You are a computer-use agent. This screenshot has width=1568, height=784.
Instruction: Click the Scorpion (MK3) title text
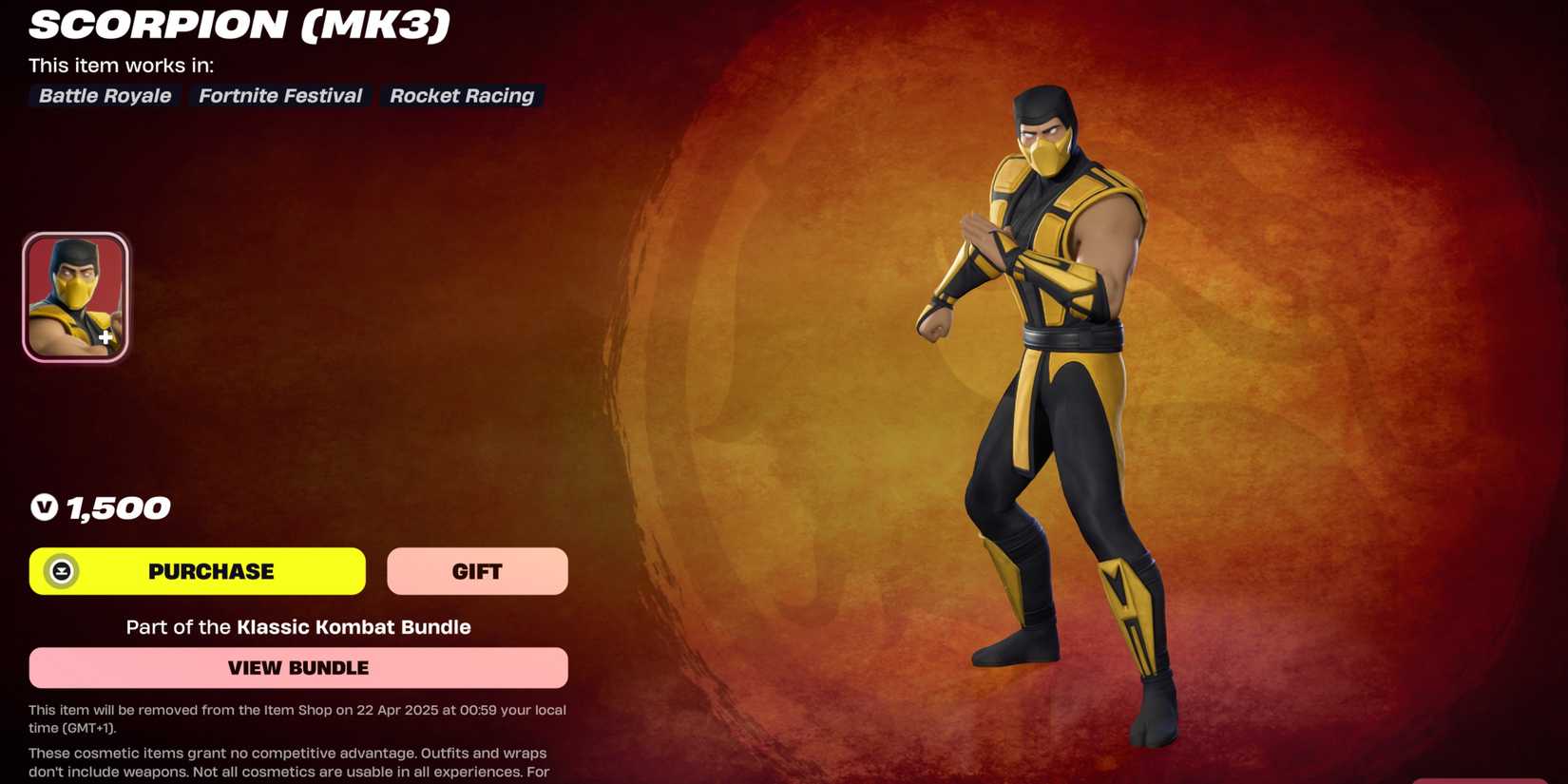(236, 26)
